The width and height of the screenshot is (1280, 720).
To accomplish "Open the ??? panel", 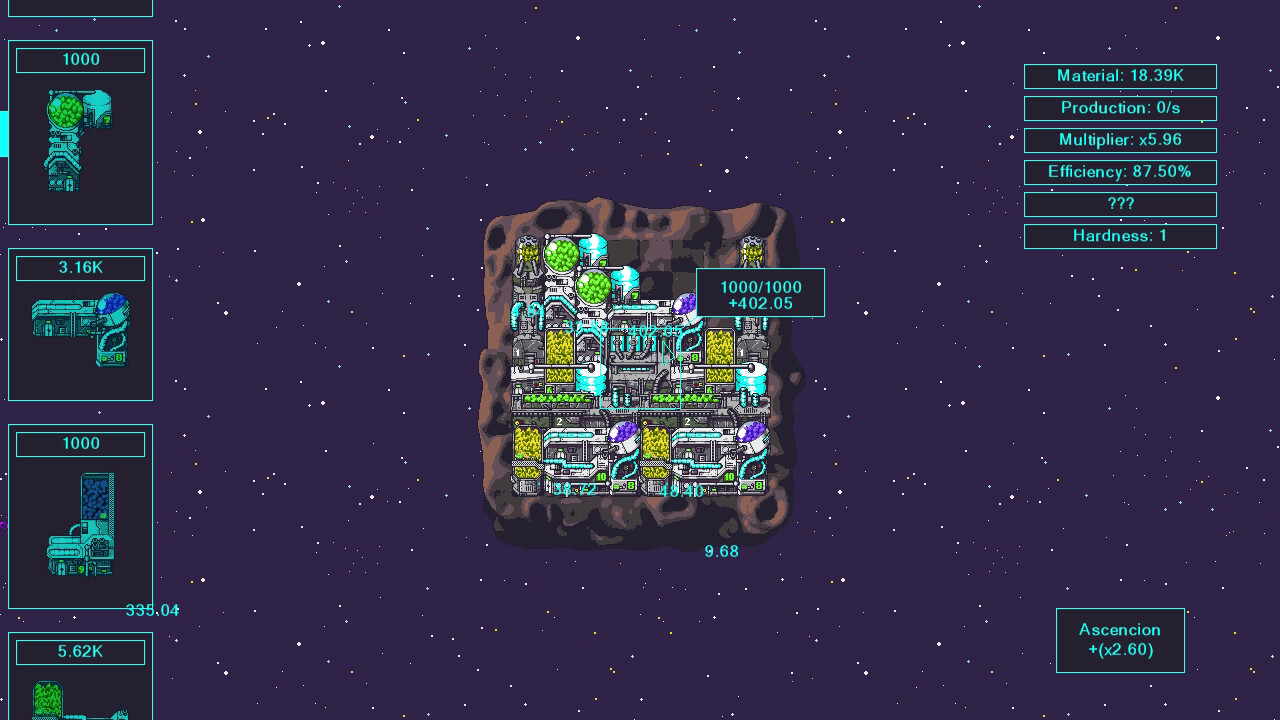I will click(x=1120, y=204).
